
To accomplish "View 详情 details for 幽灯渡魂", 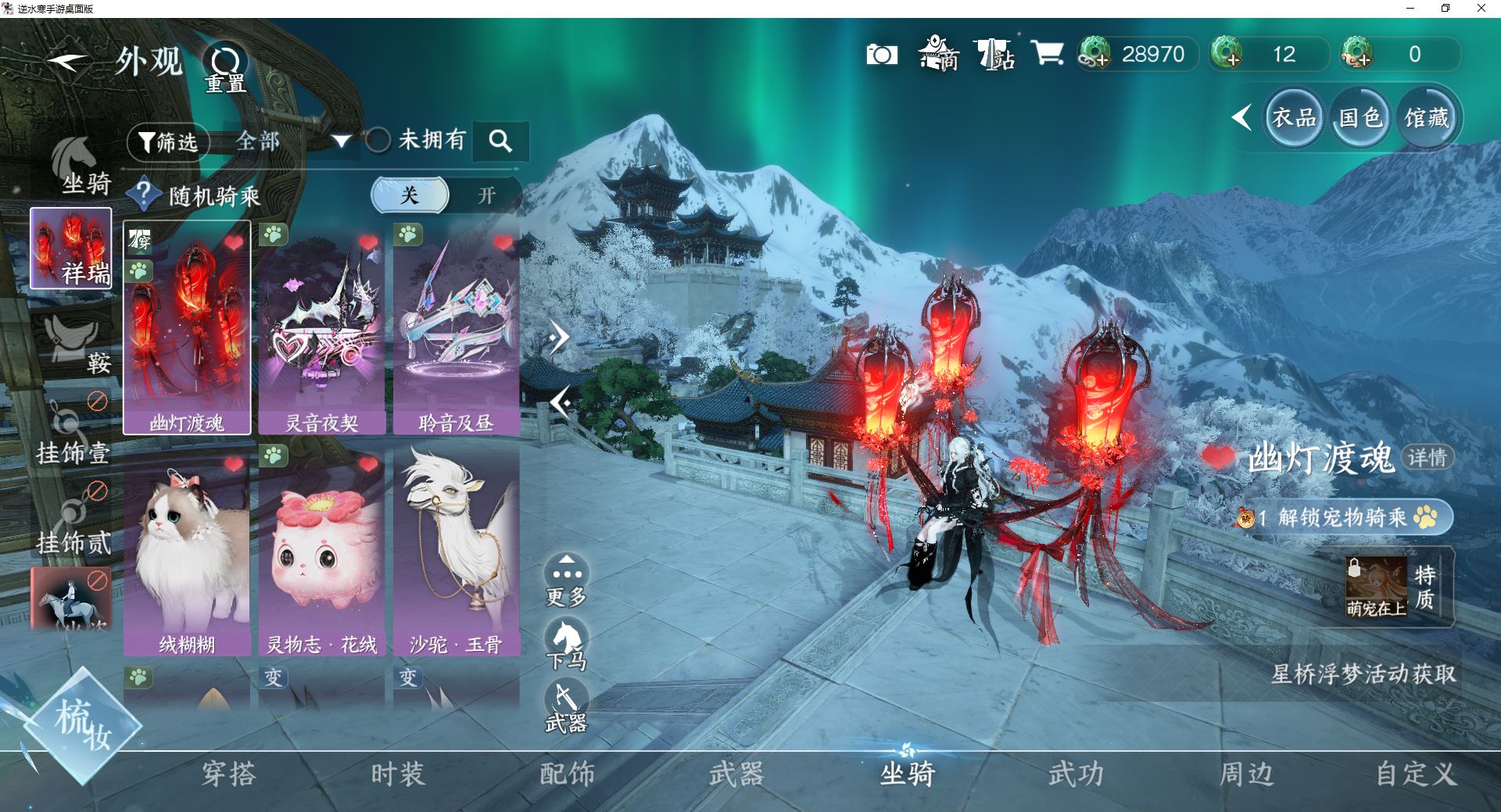I will 1428,457.
